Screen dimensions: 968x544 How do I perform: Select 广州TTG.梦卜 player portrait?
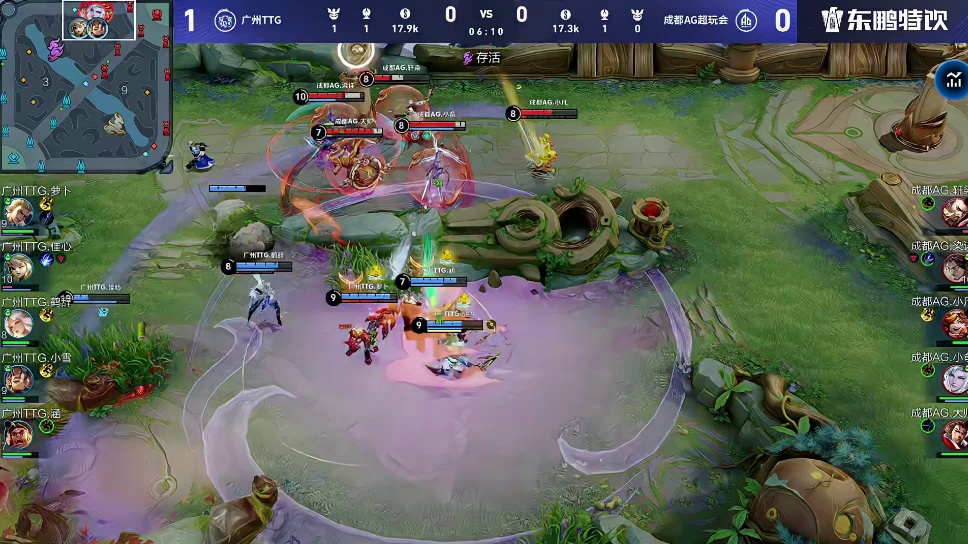tap(17, 211)
